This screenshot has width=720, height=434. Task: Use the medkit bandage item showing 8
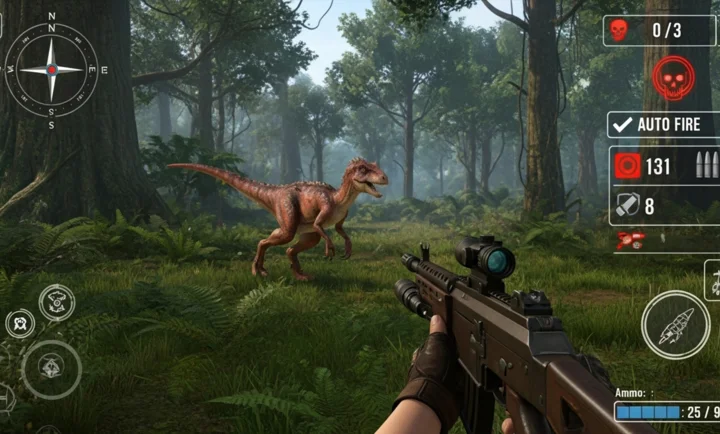[x=627, y=206]
